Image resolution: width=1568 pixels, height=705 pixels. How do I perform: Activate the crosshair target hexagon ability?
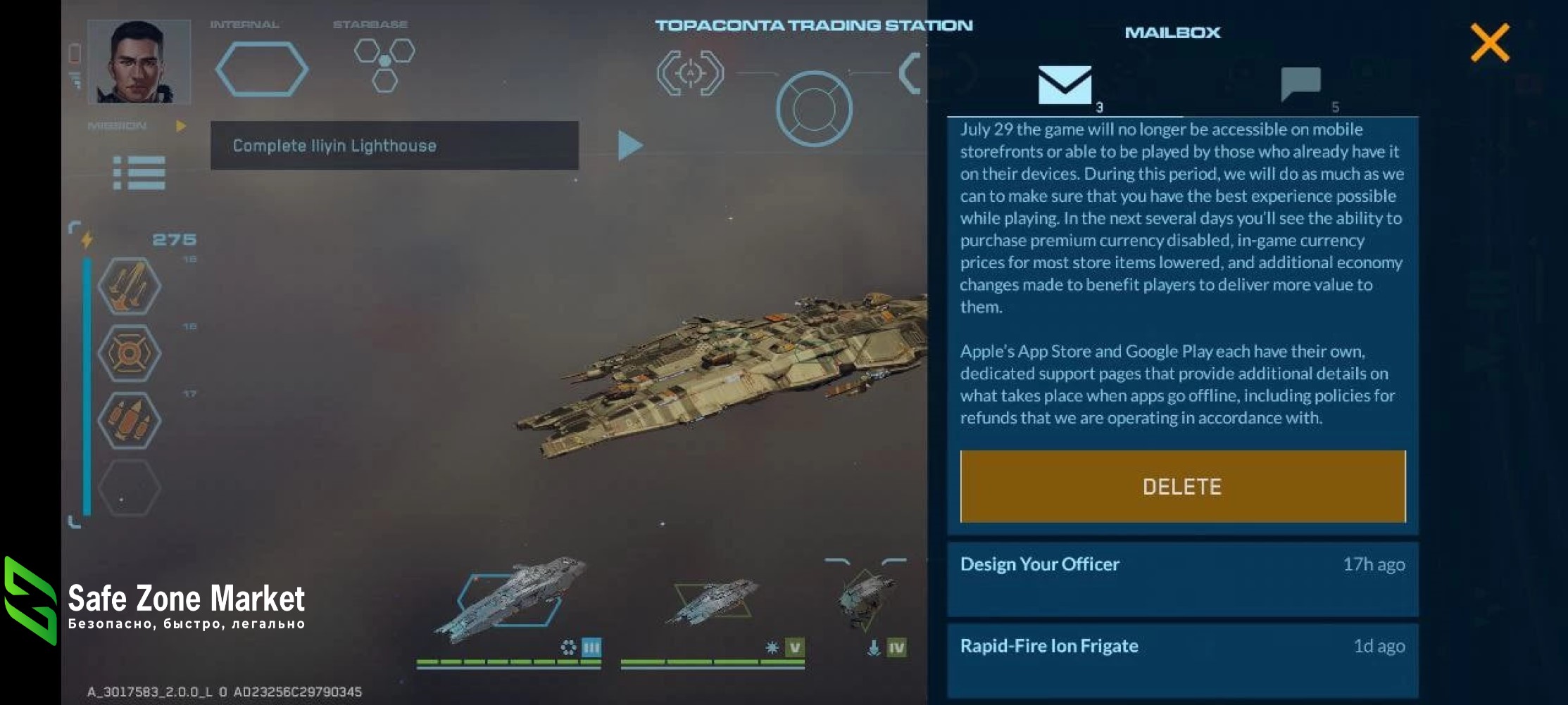129,353
